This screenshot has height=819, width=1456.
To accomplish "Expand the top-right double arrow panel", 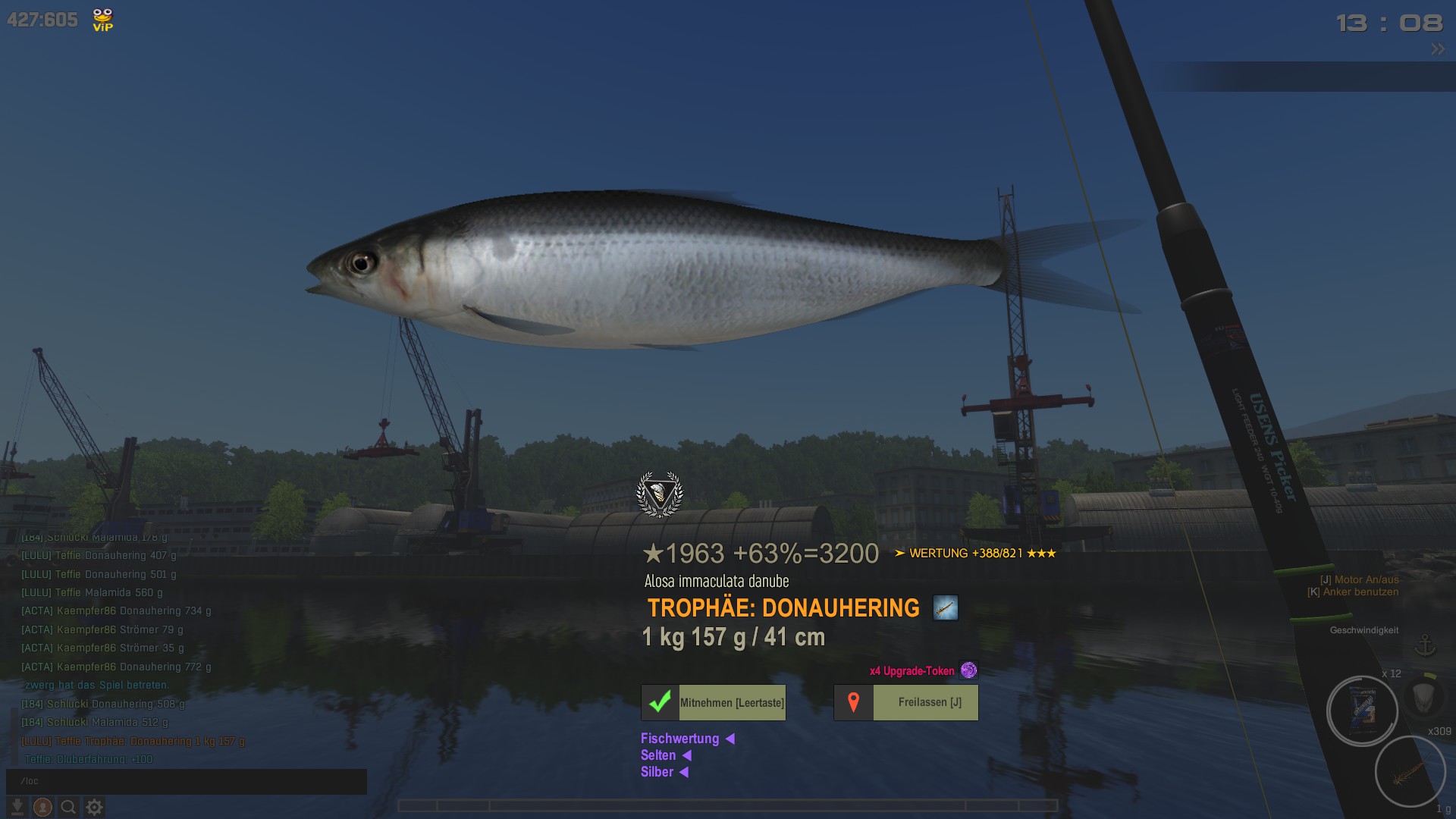I will tap(1438, 49).
